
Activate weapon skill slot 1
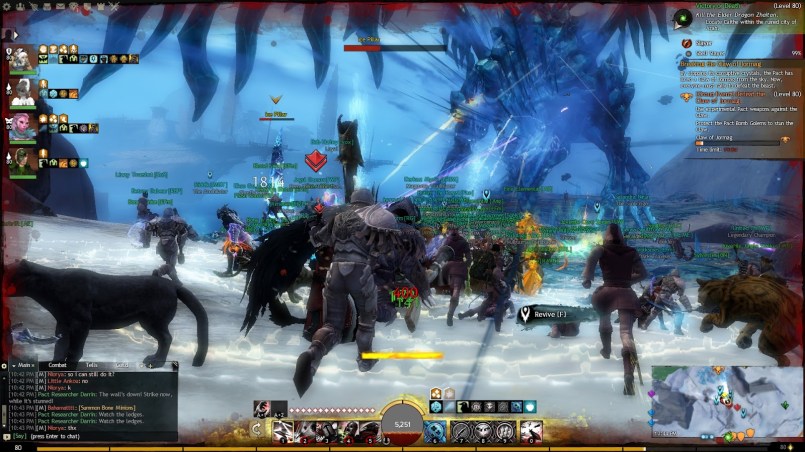click(x=284, y=430)
